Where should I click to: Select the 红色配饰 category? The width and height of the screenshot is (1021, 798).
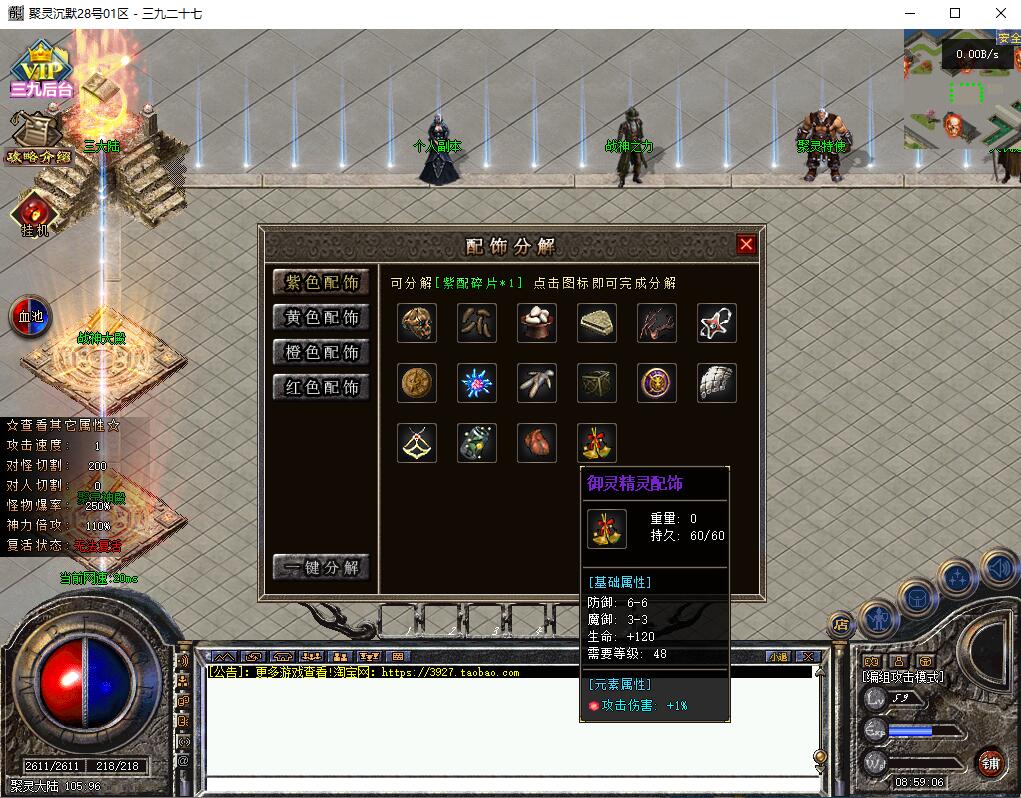[x=322, y=388]
